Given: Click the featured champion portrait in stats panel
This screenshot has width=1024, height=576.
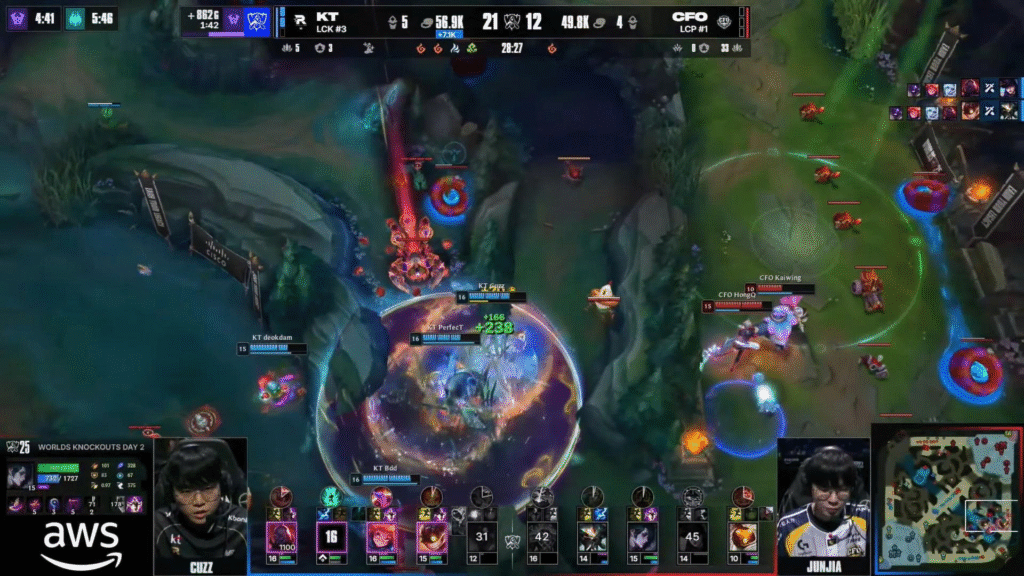Looking at the screenshot, I should (21, 478).
